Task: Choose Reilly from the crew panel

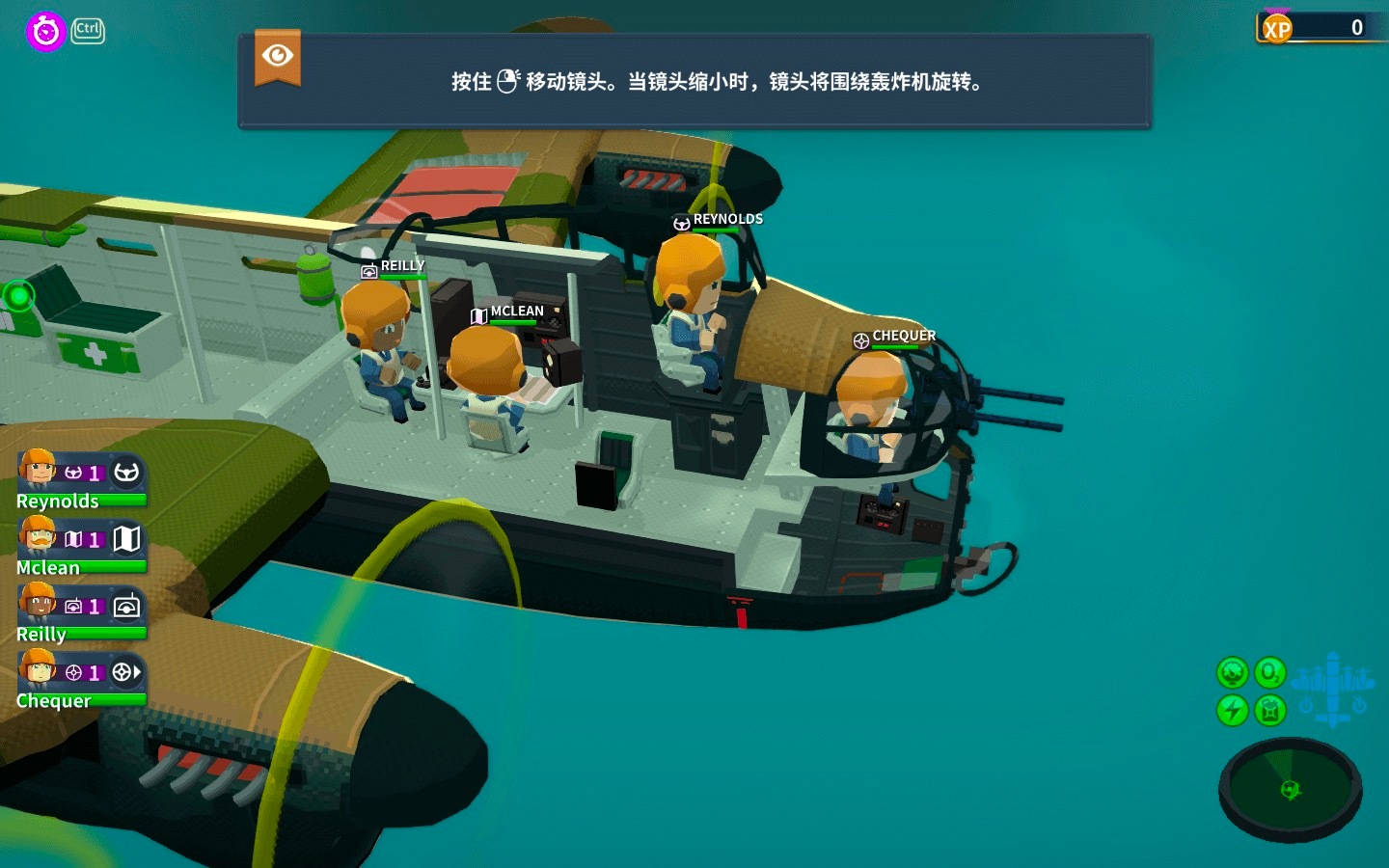Action: tap(58, 612)
